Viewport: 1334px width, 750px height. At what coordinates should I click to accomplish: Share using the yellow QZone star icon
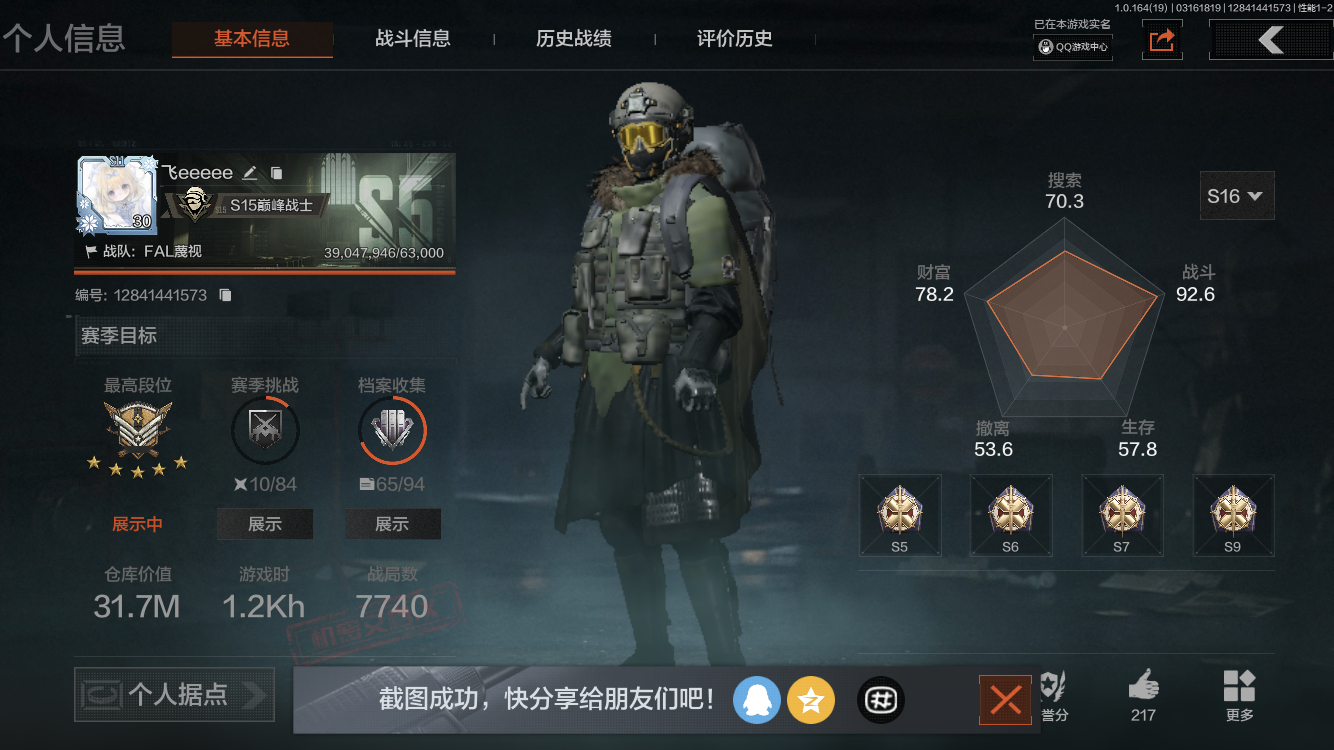pyautogui.click(x=811, y=700)
